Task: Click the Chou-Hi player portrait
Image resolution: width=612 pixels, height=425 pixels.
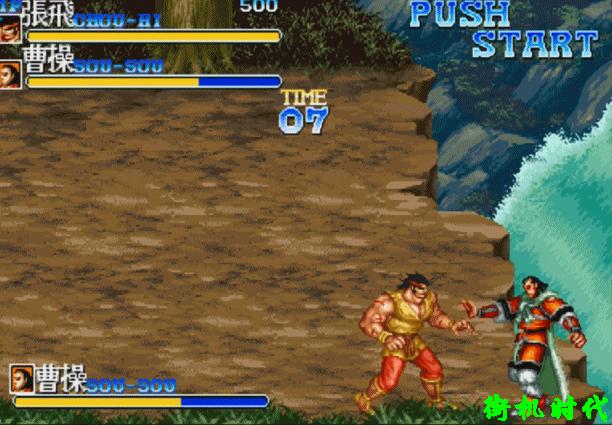Action: (x=10, y=27)
